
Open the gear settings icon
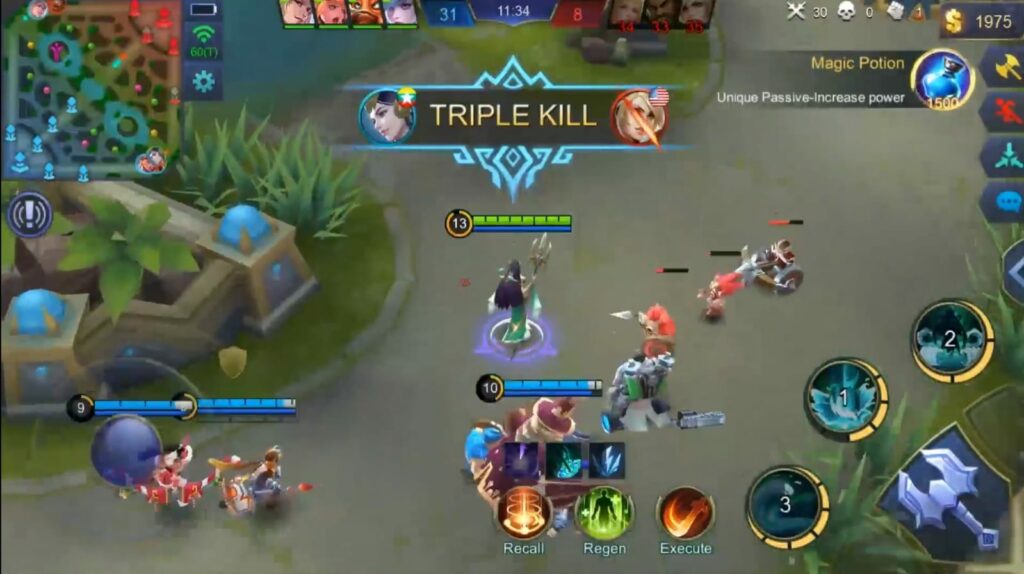click(x=204, y=81)
